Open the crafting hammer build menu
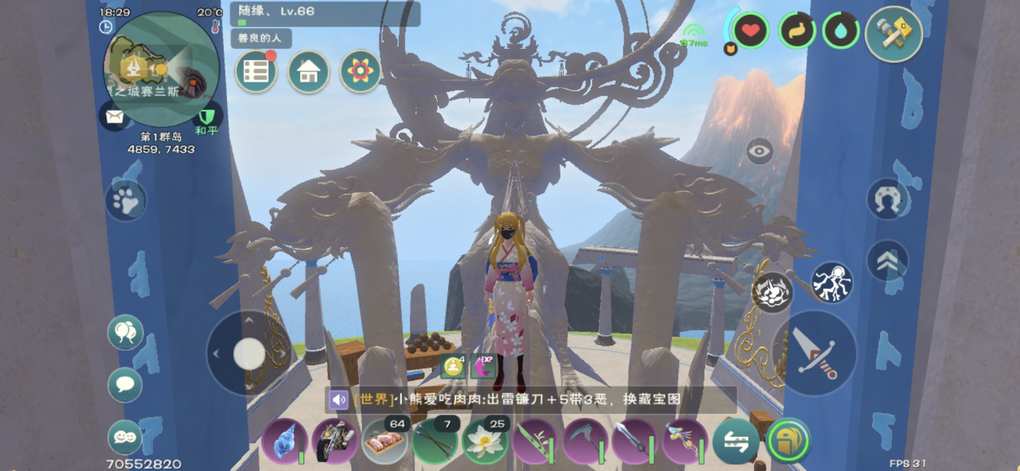 pos(892,34)
